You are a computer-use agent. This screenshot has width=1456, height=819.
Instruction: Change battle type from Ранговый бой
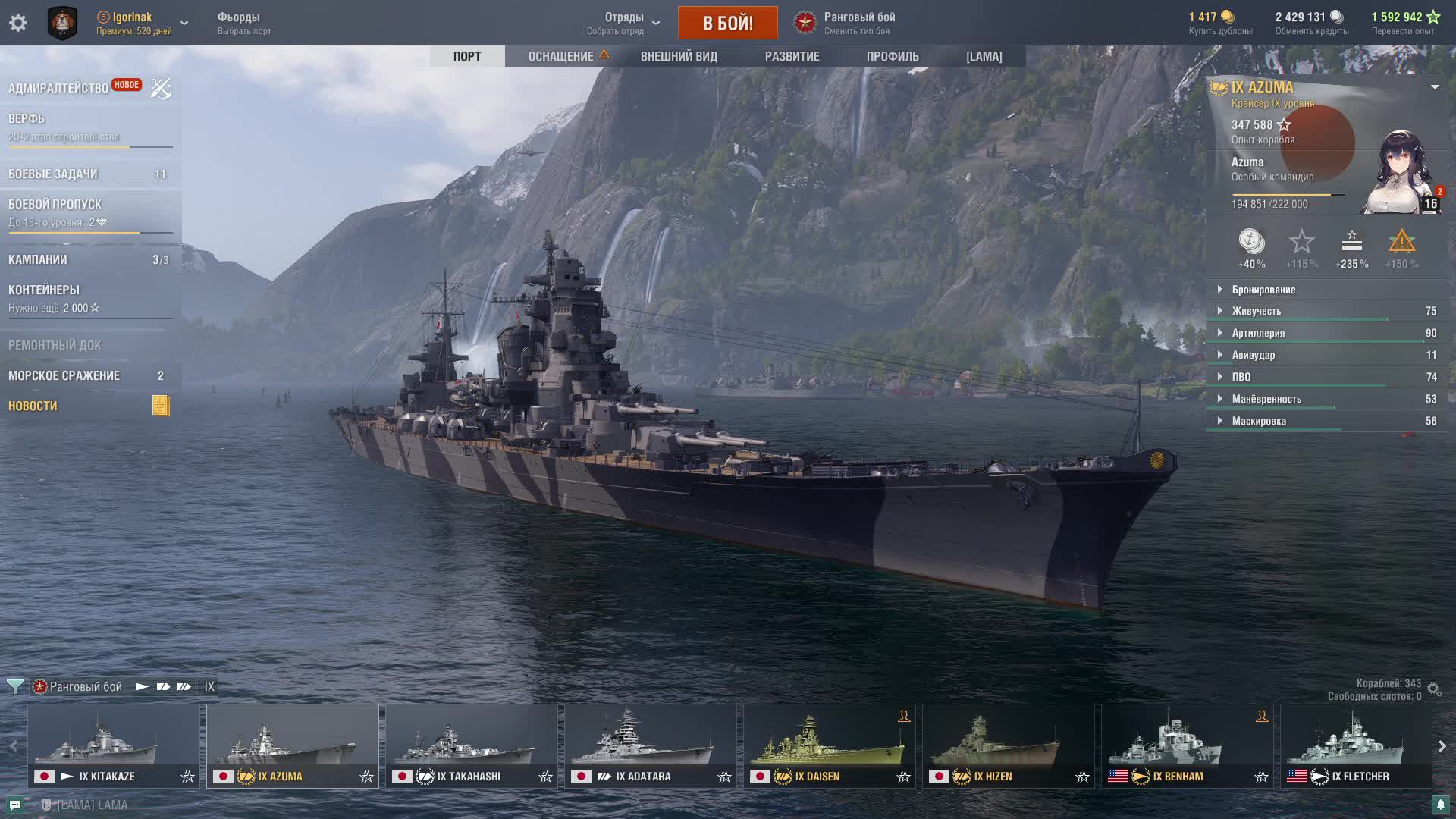pos(846,23)
